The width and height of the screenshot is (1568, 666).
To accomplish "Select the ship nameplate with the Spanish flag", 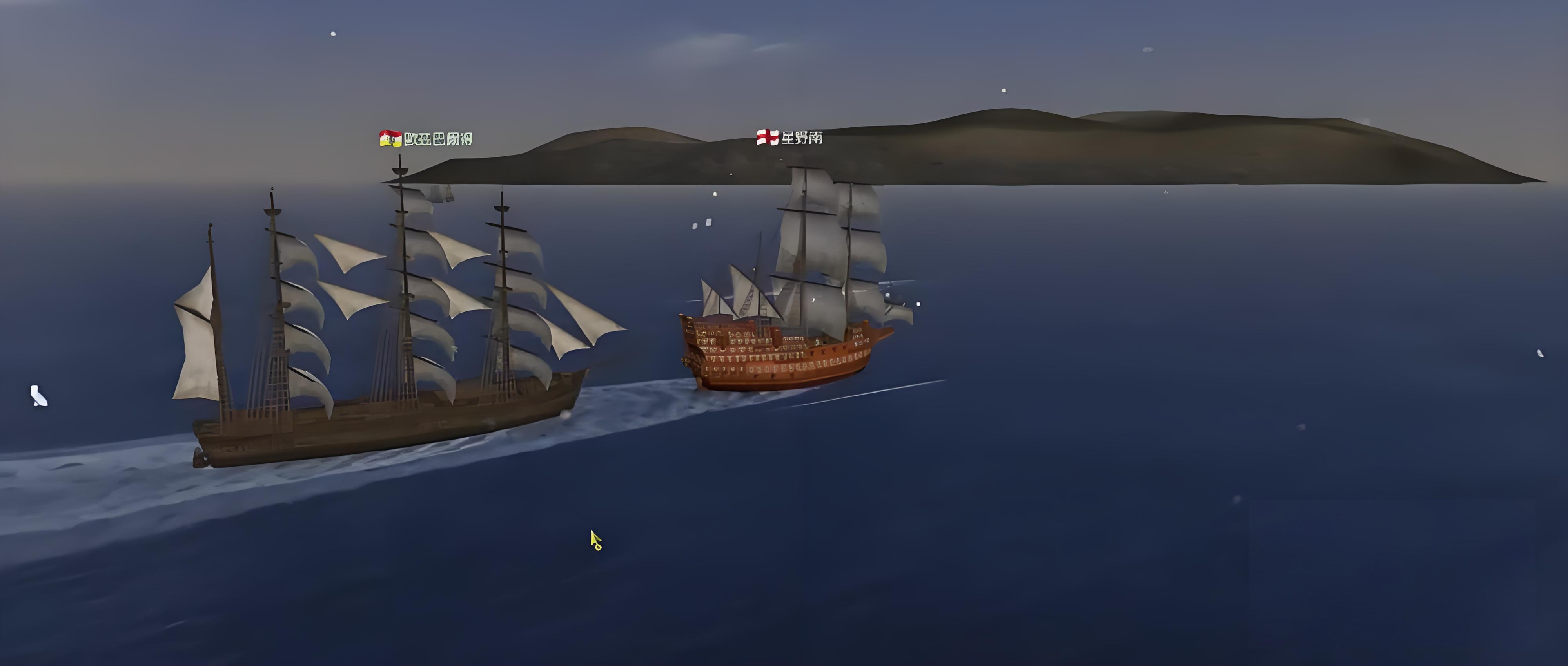I will click(x=426, y=139).
